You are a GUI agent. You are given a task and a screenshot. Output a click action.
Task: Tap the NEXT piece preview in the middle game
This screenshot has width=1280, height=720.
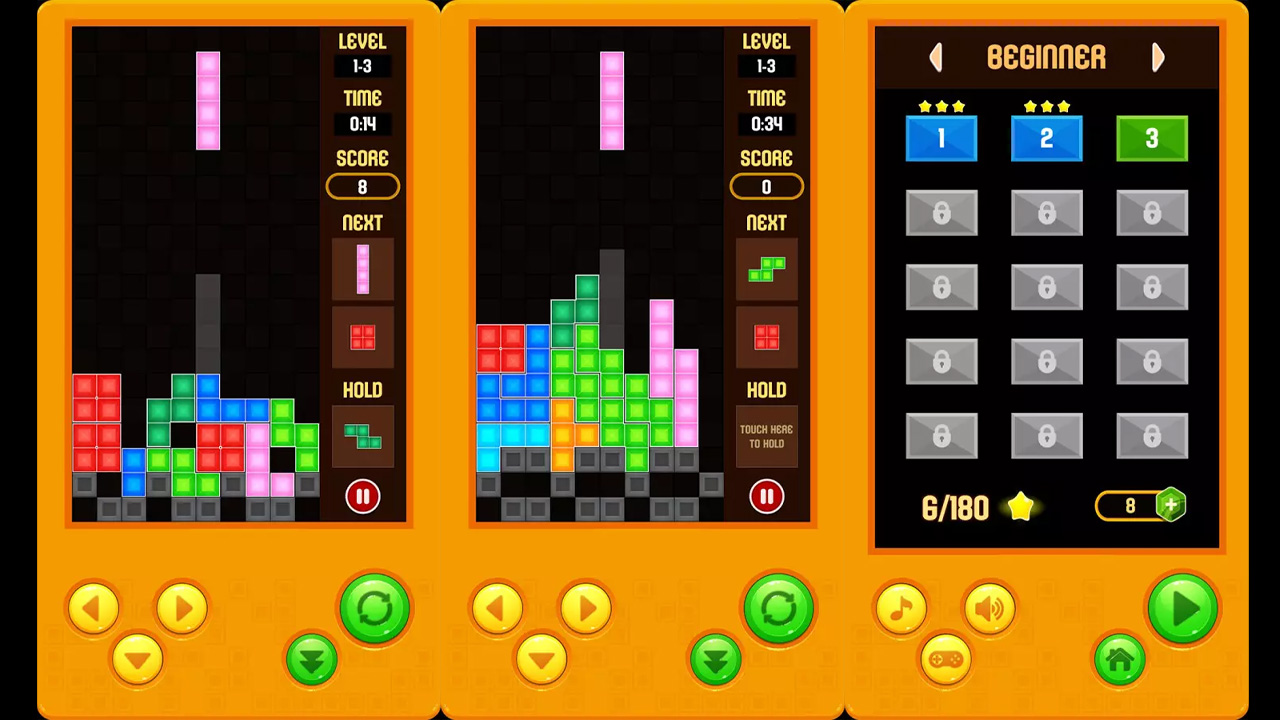(766, 267)
